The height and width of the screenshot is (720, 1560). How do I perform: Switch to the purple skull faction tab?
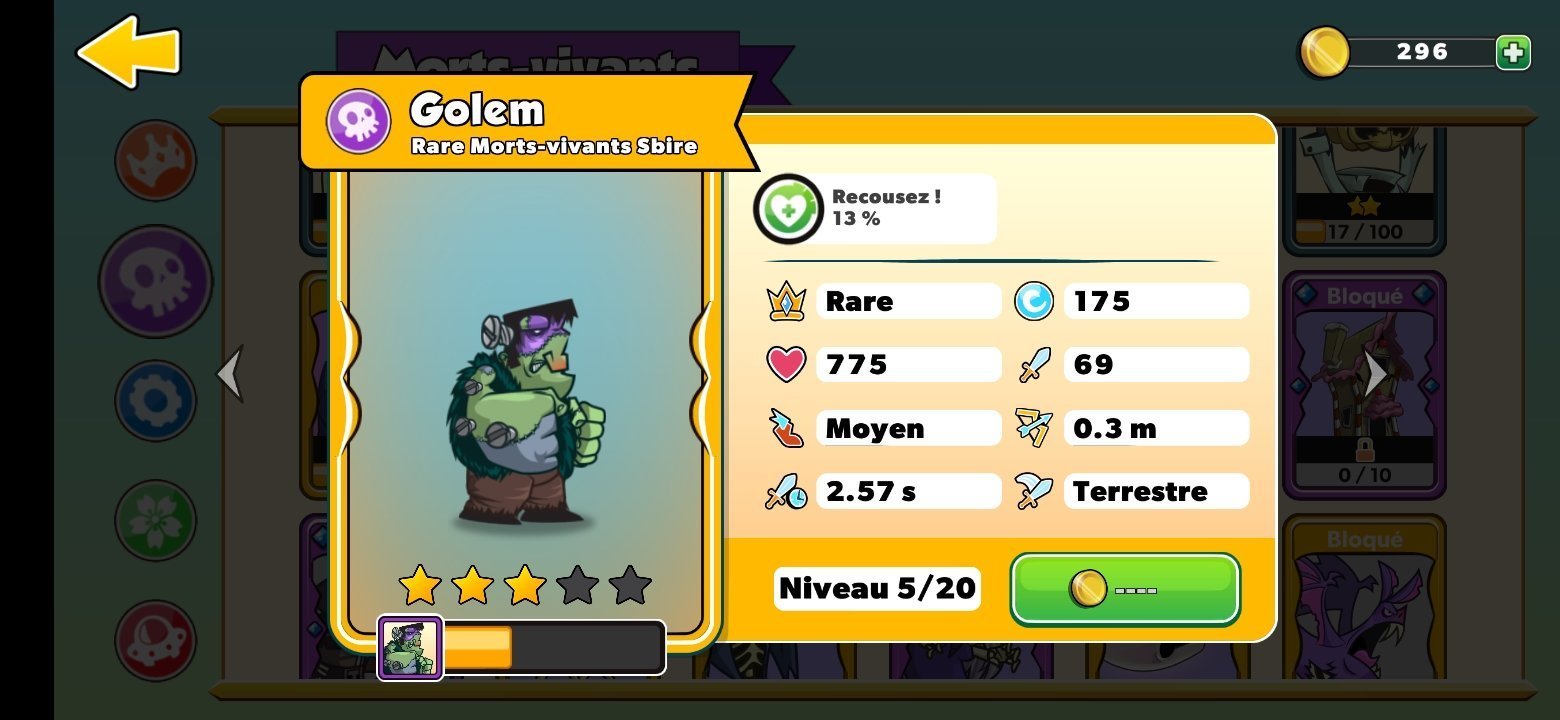[x=155, y=281]
